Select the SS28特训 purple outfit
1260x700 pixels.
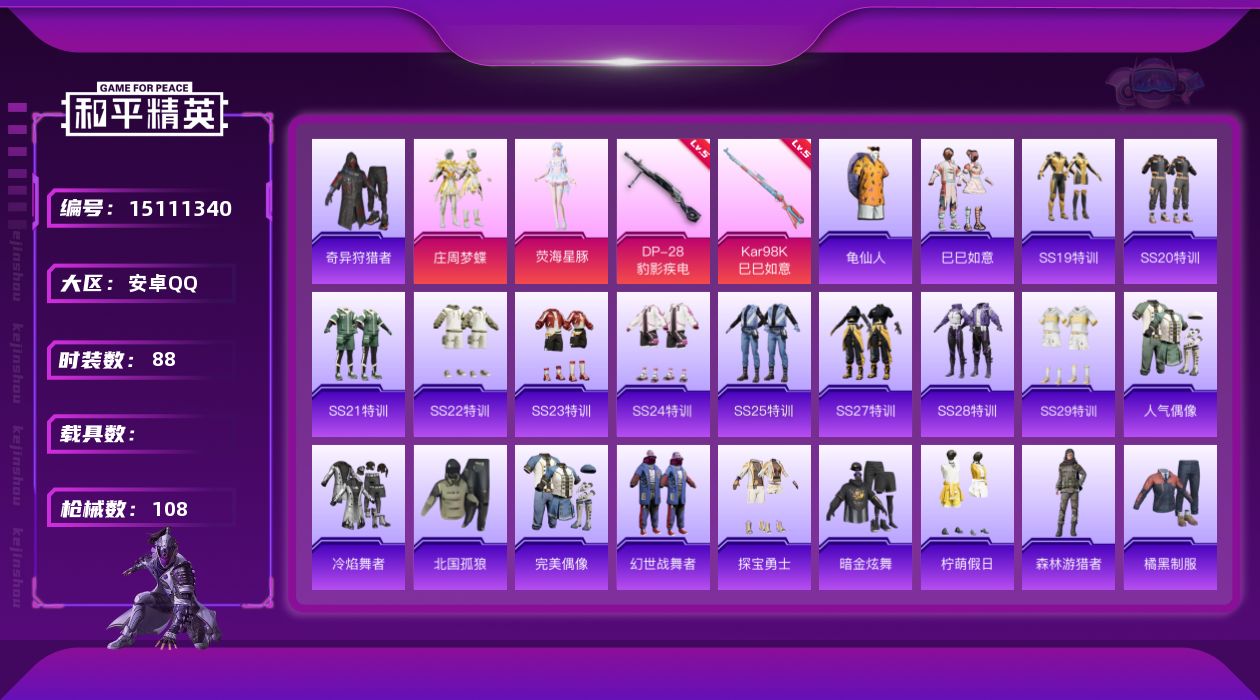[x=967, y=364]
